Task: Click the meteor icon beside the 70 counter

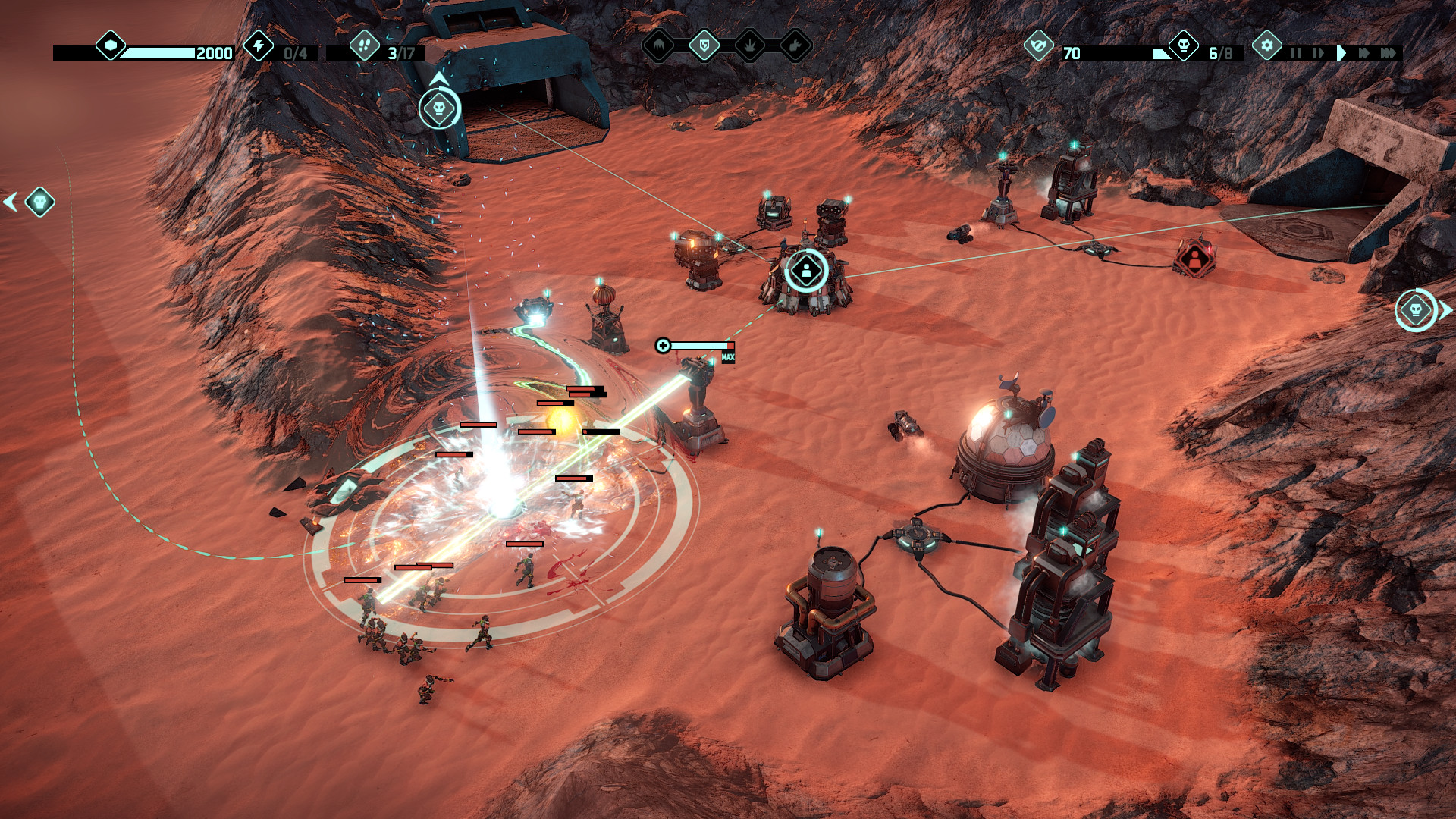Action: pyautogui.click(x=1038, y=46)
